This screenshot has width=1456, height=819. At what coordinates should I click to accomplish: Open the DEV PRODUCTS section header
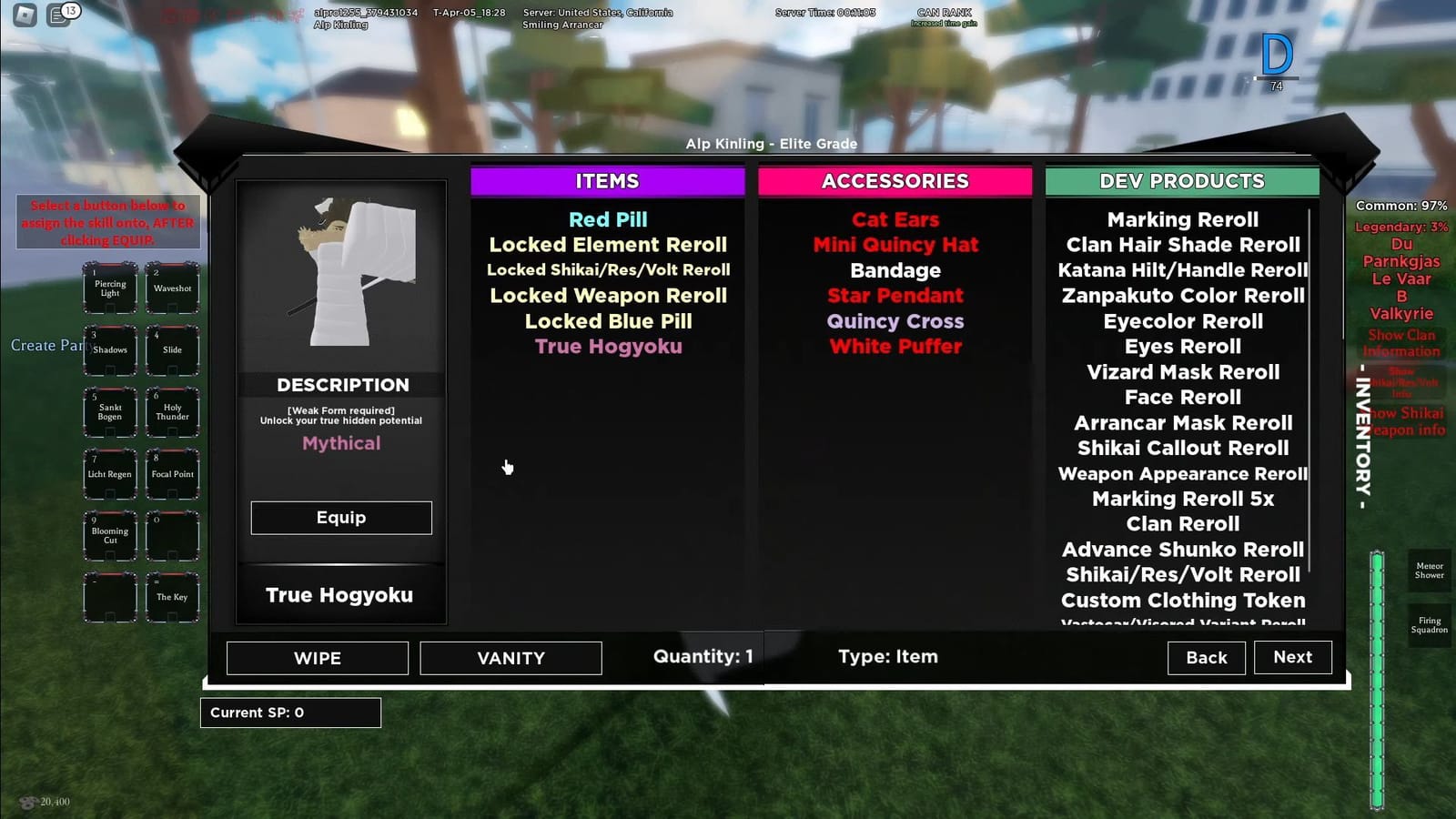1182,181
